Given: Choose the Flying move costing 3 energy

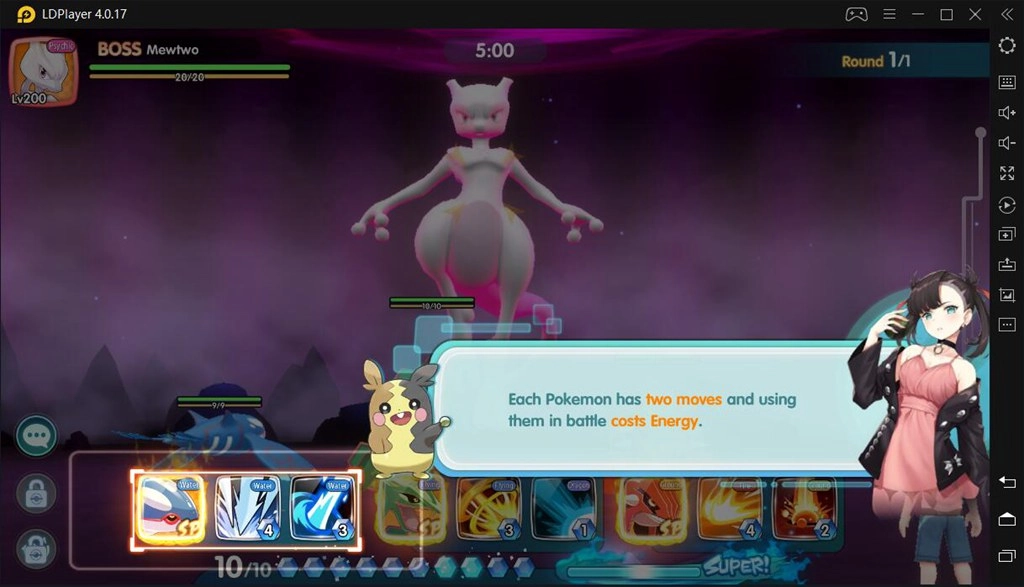Looking at the screenshot, I should (488, 511).
